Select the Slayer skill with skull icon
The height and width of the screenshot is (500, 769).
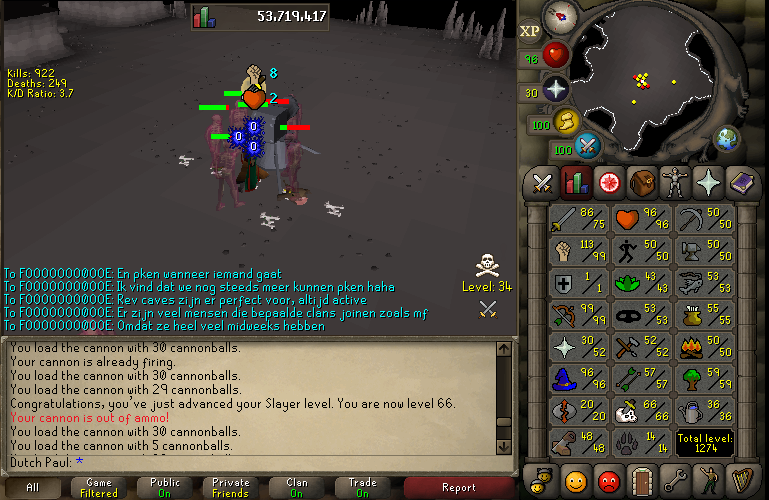point(627,411)
